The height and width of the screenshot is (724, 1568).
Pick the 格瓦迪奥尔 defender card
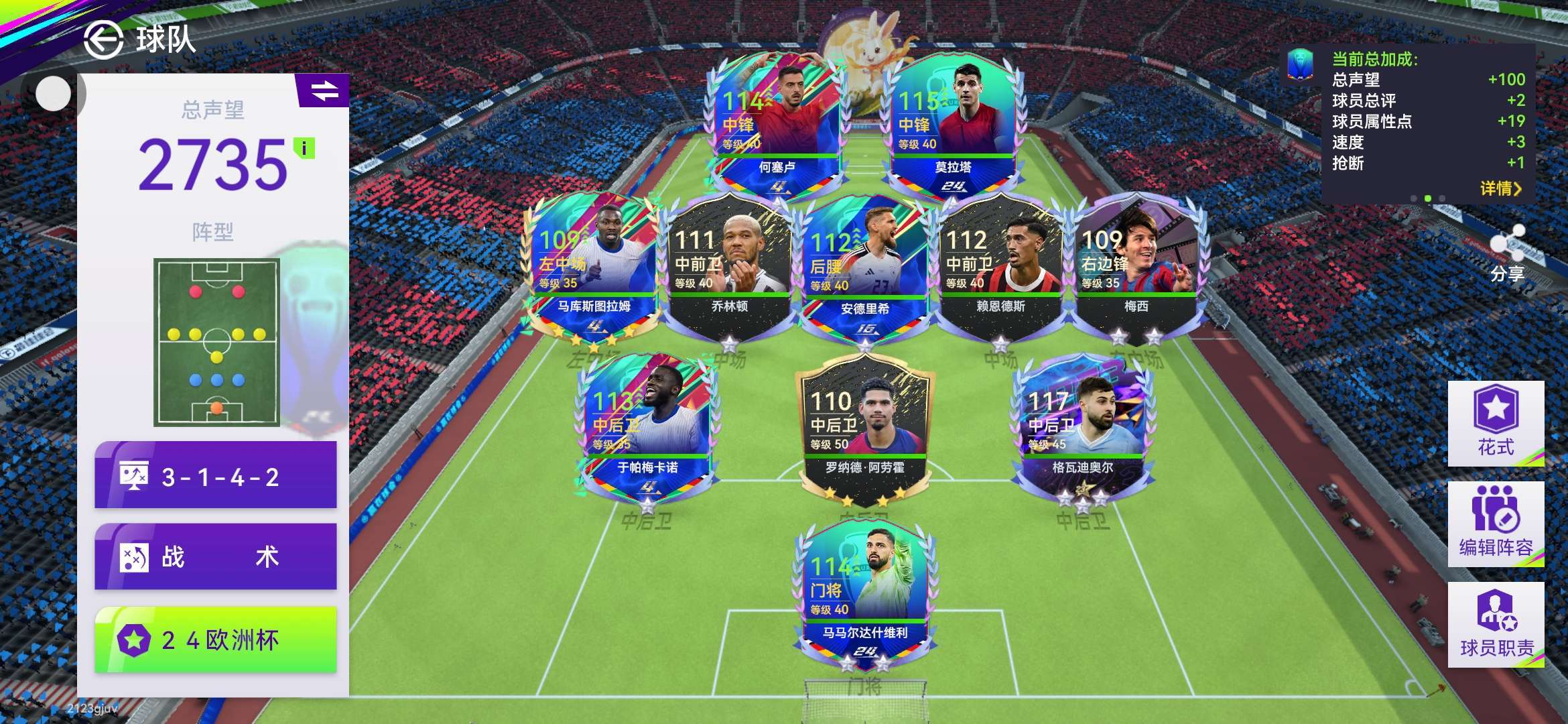pyautogui.click(x=1082, y=429)
